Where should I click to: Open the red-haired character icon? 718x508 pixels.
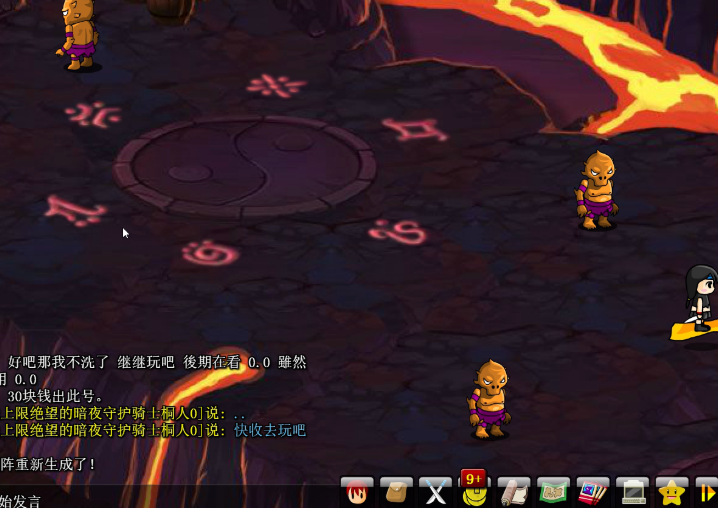click(x=357, y=492)
